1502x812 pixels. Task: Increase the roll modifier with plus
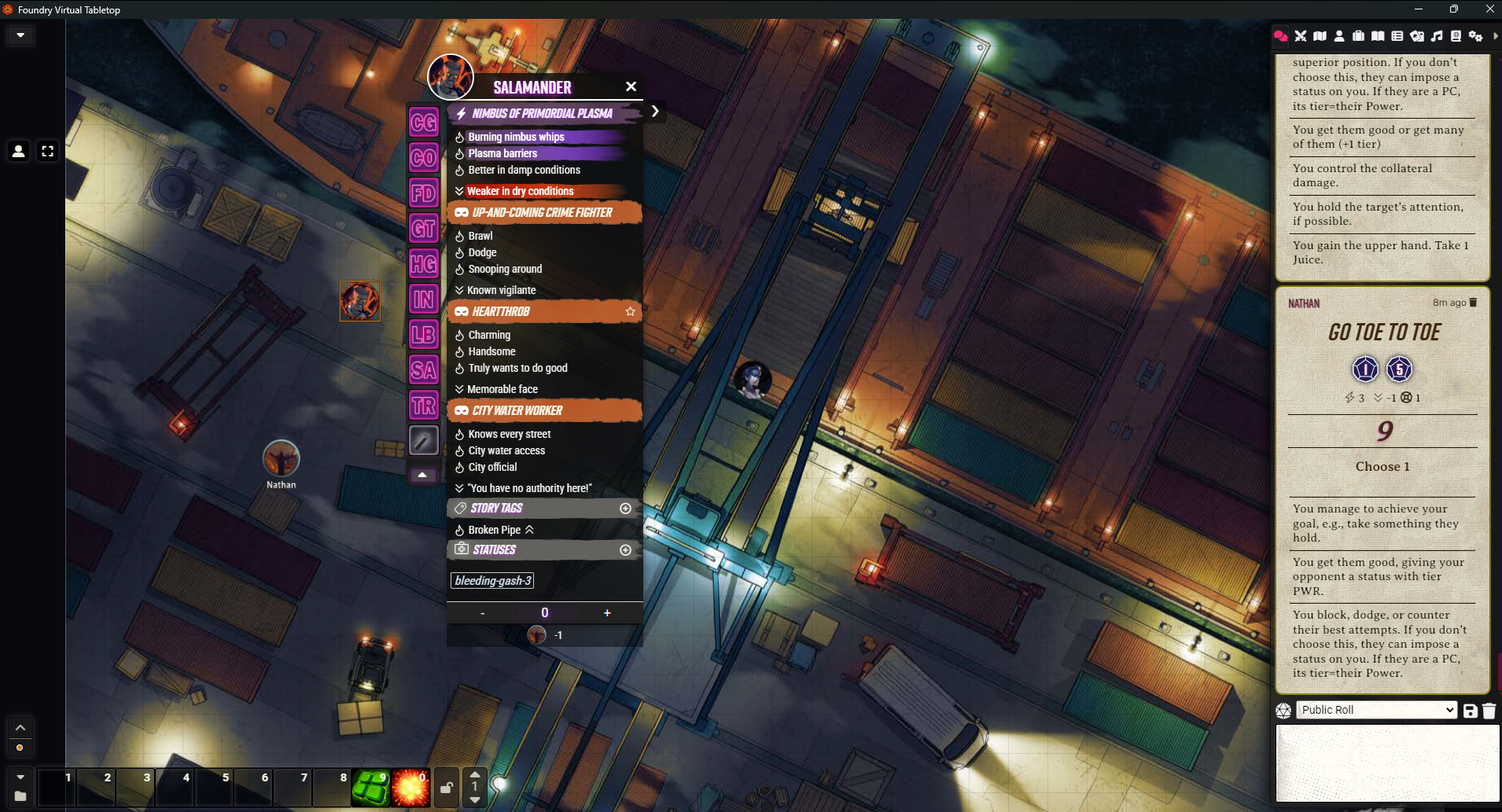tap(607, 613)
